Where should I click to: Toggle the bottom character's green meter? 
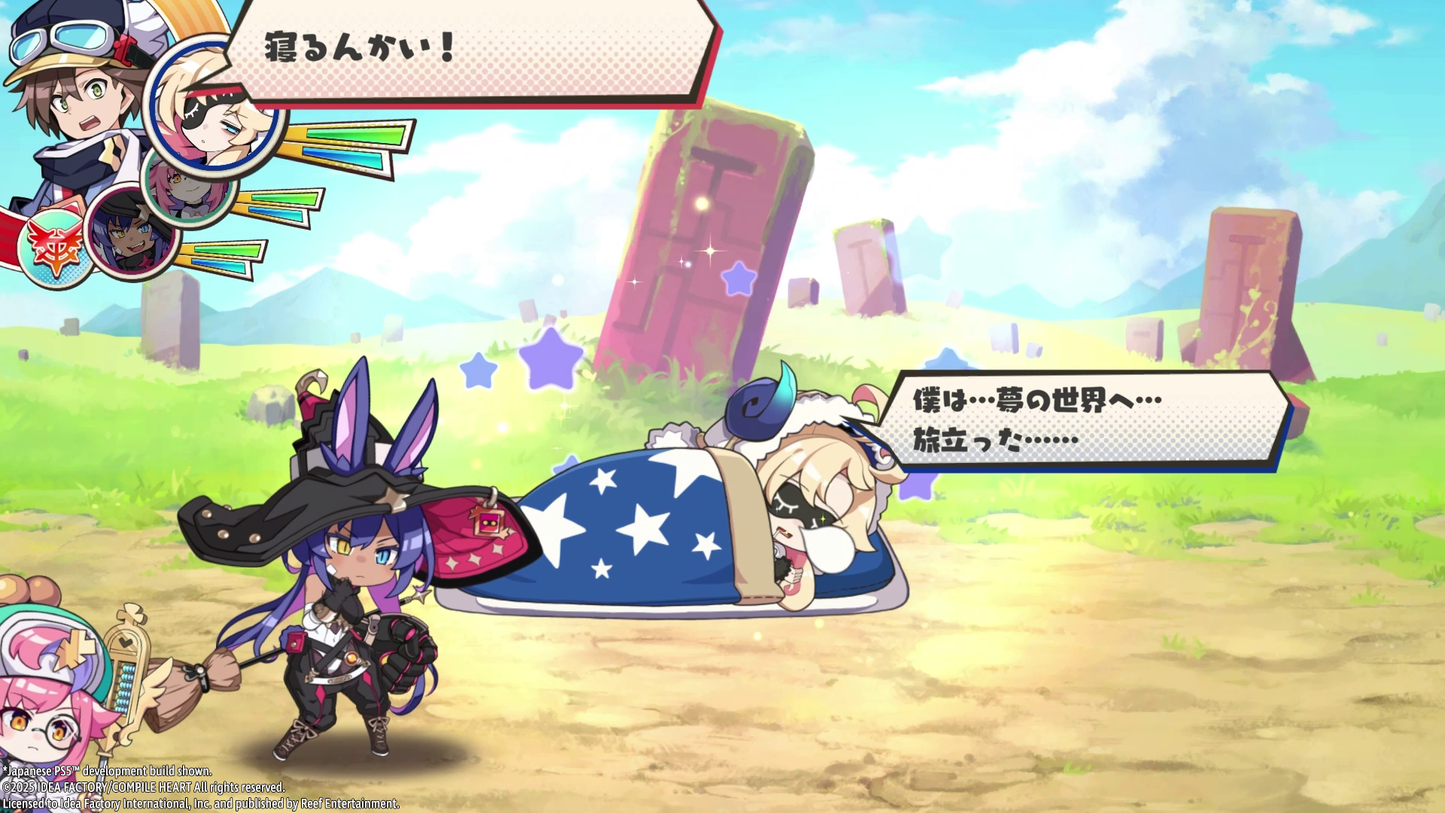[x=227, y=251]
